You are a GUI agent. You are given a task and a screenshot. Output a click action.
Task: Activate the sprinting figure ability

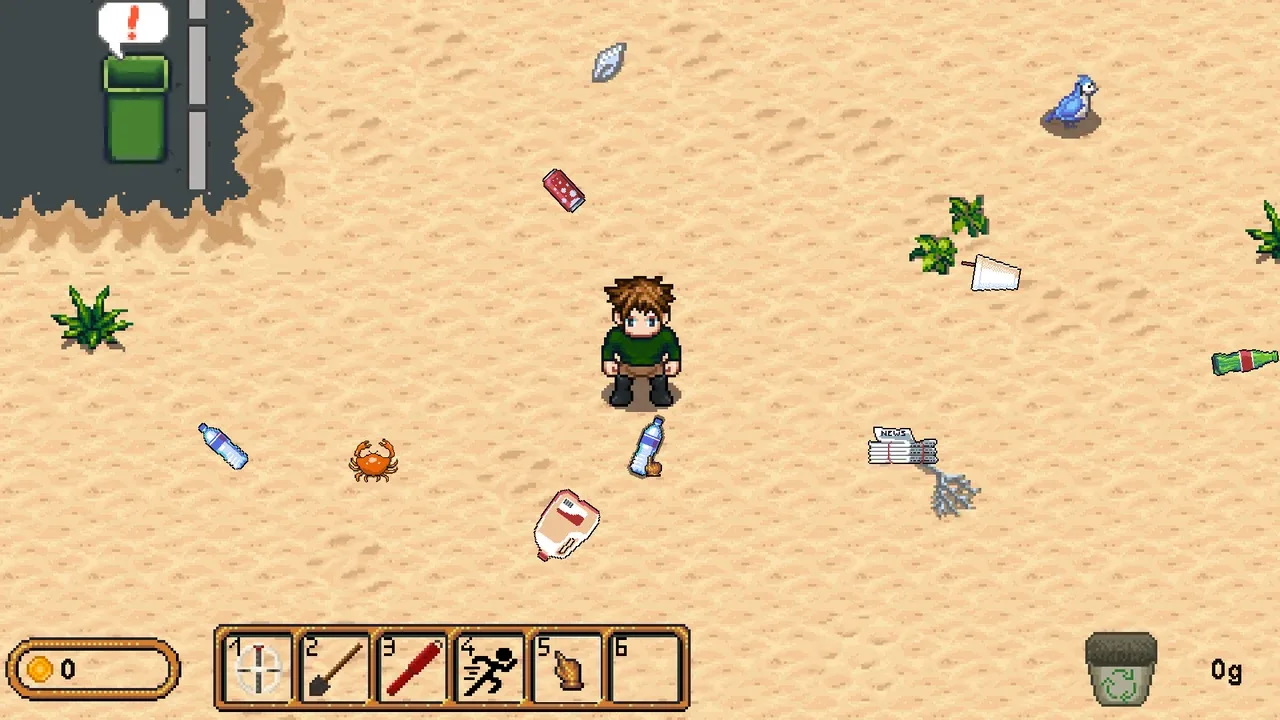pyautogui.click(x=490, y=667)
